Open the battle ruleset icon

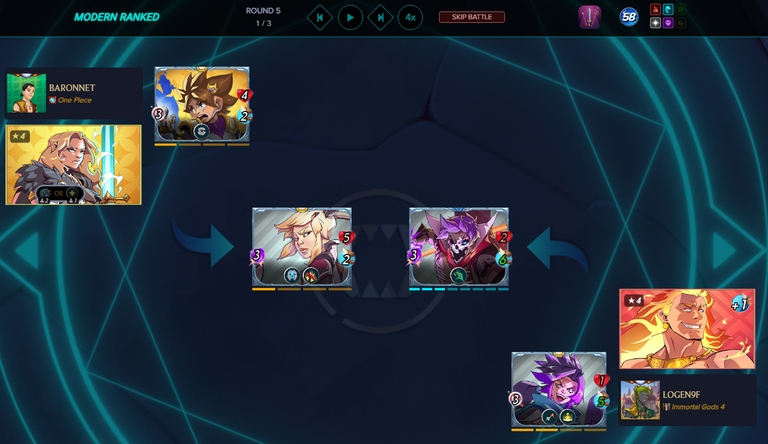tap(589, 17)
